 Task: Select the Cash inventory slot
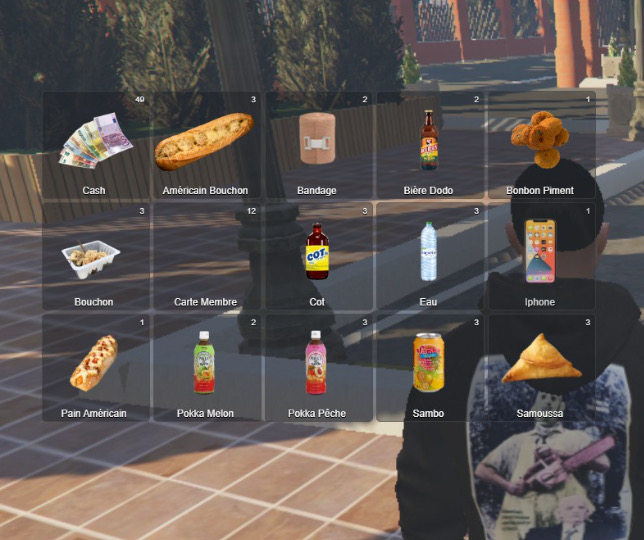pyautogui.click(x=95, y=146)
